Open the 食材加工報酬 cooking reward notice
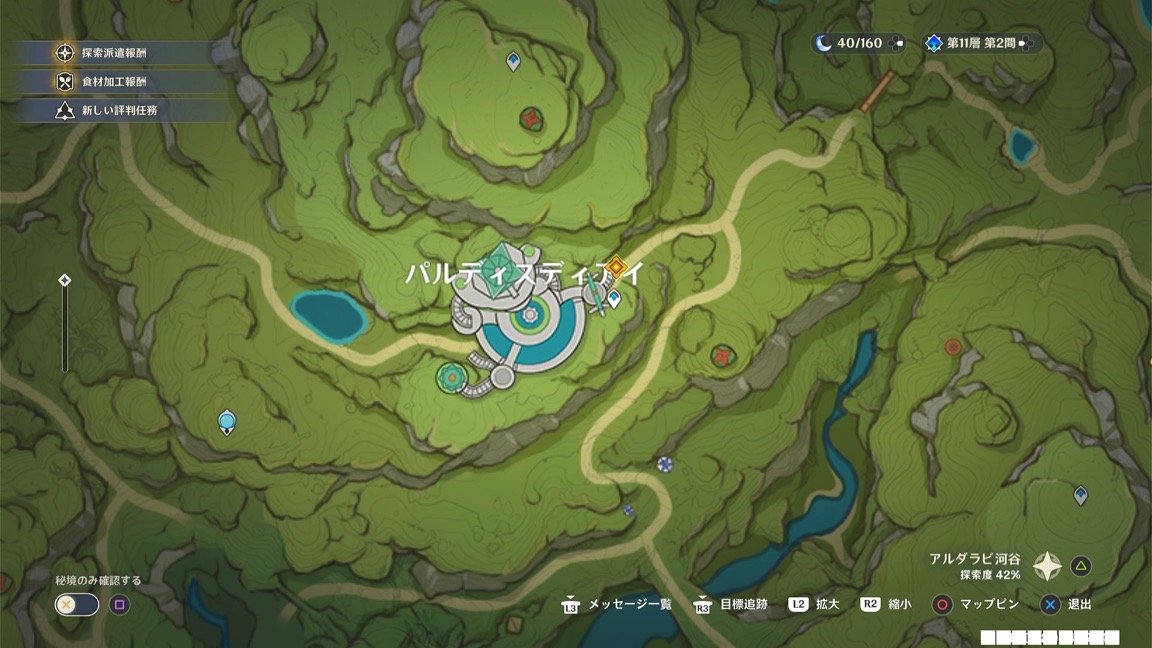1152x648 pixels. pyautogui.click(x=113, y=82)
